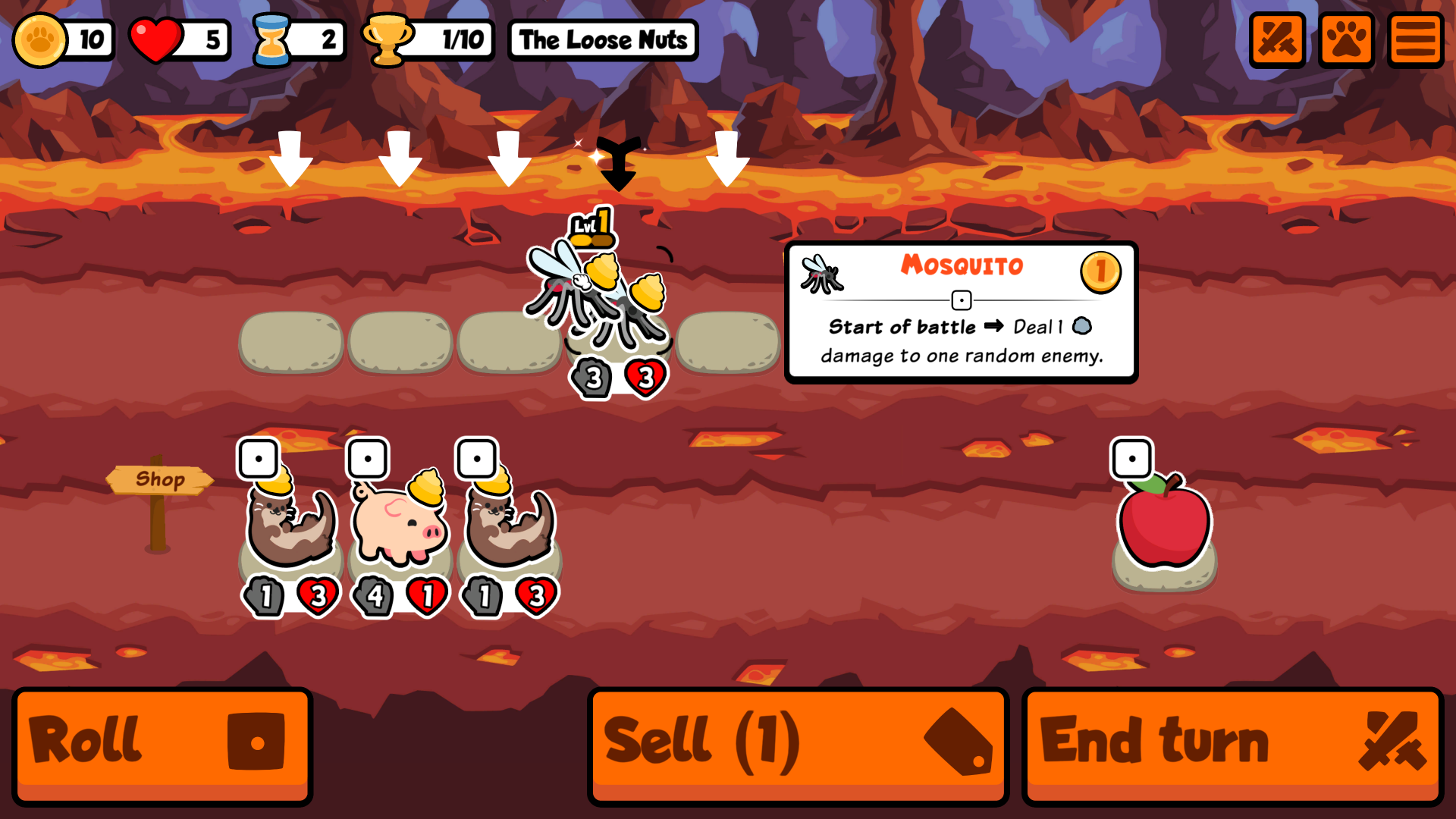Open the hamburger menu
This screenshot has width=1456, height=819.
[1414, 39]
